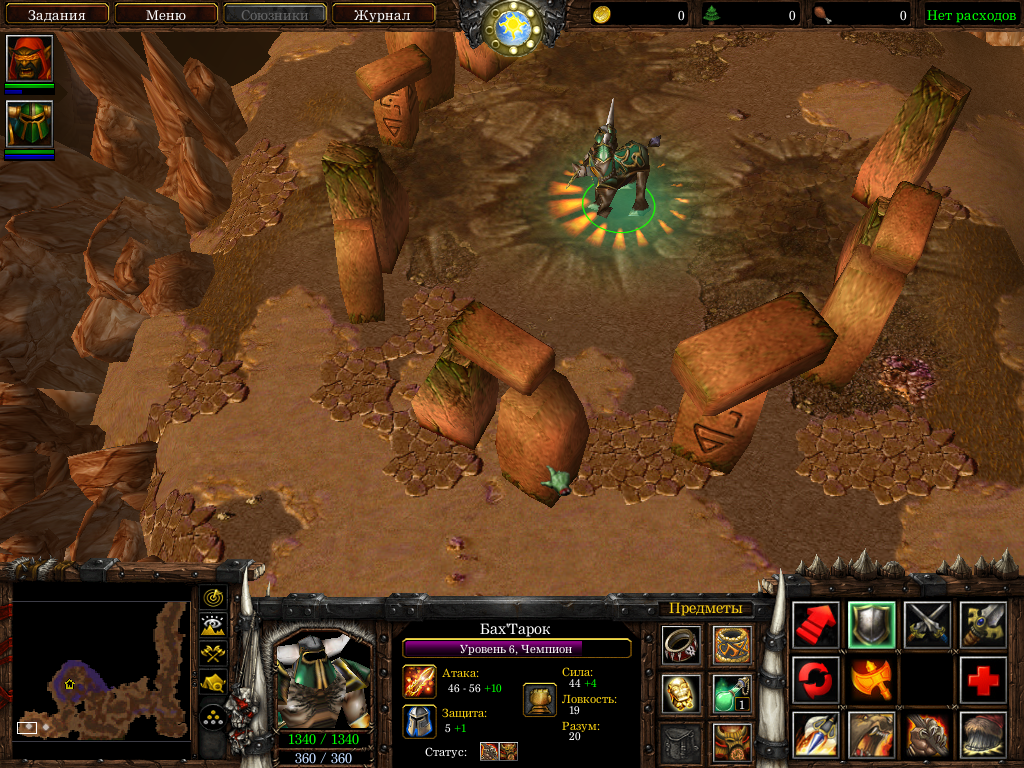Open the formation movement toggle button
This screenshot has height=768, width=1024.
coord(212,717)
